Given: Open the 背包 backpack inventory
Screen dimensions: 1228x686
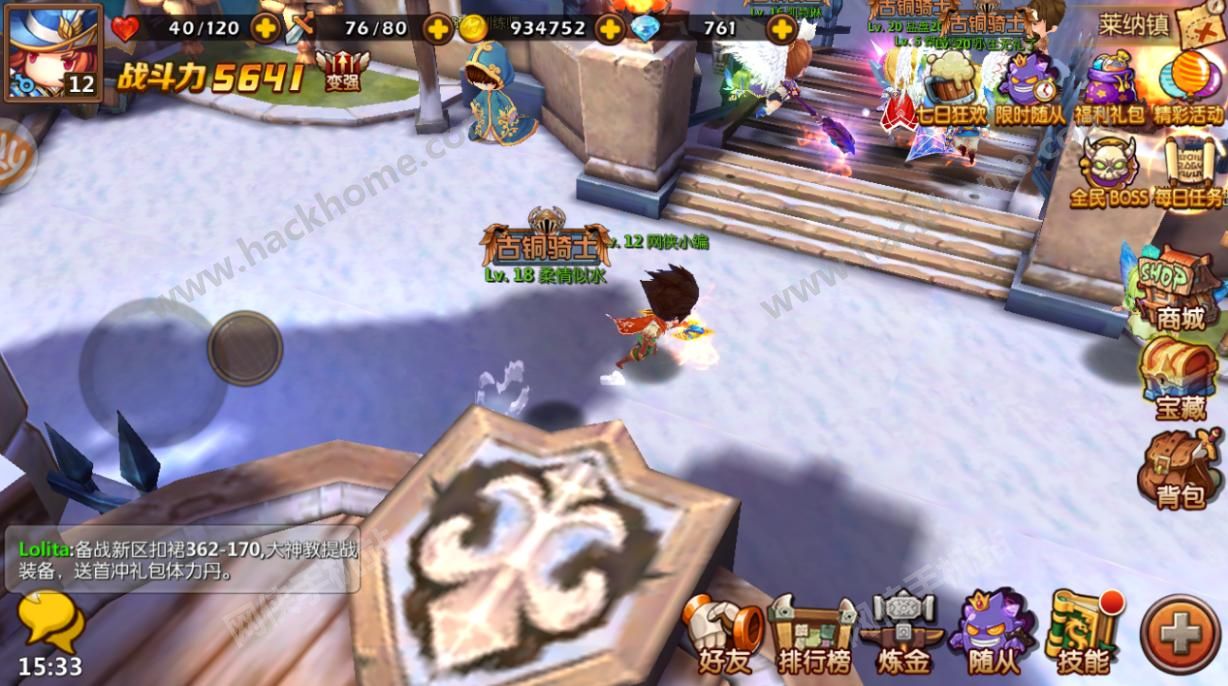Looking at the screenshot, I should click(x=1180, y=468).
